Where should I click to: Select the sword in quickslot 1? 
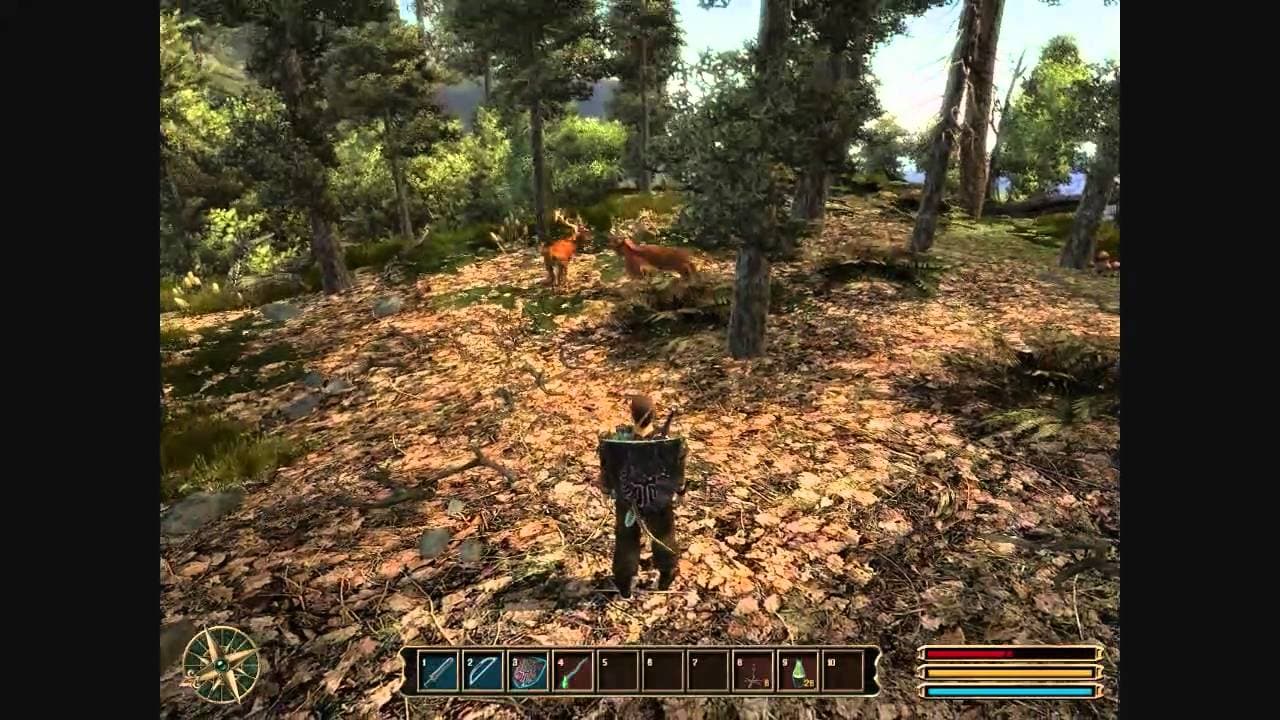(439, 670)
